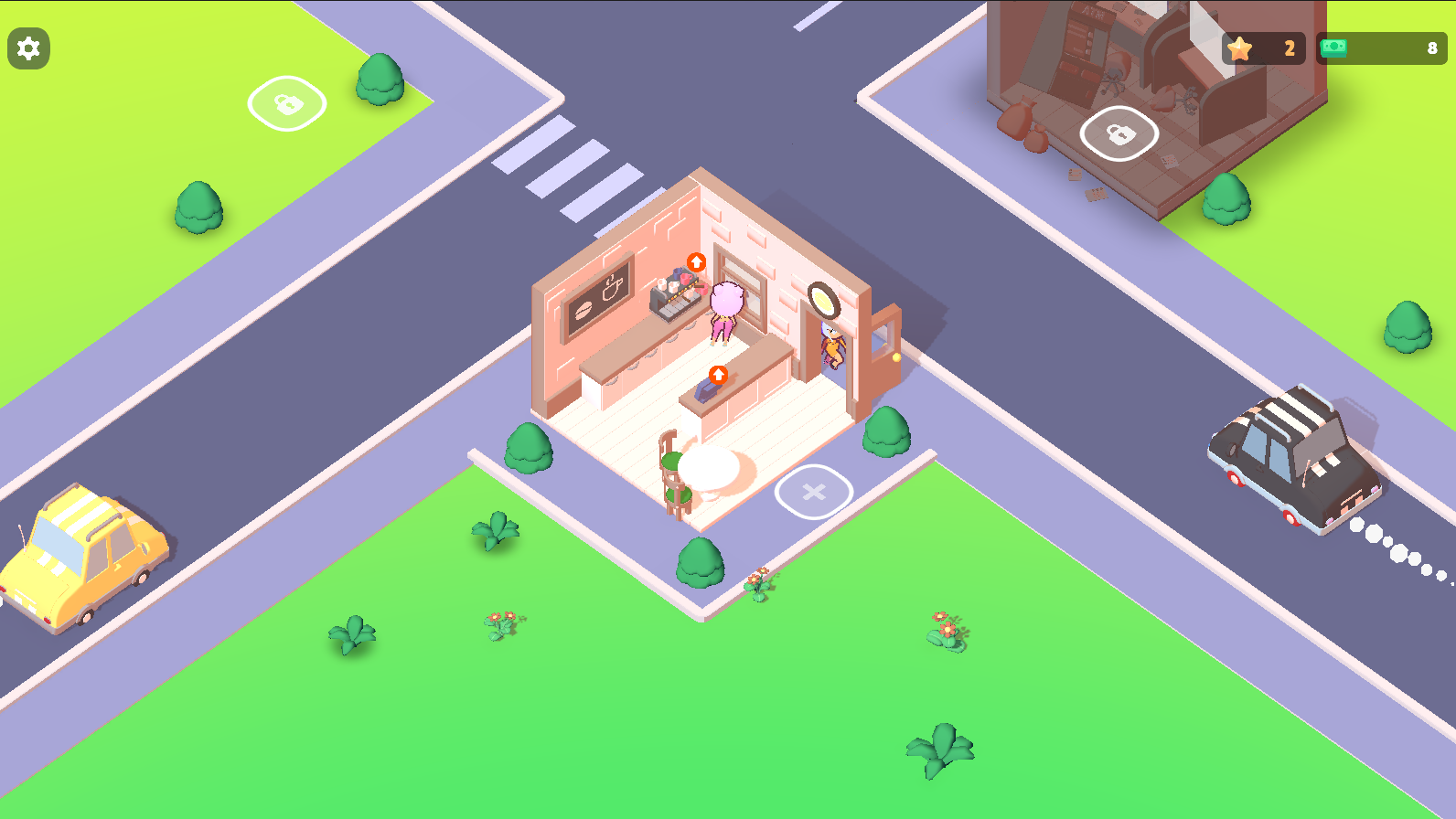Screen dimensions: 1456x819
Task: Tap the lock circle on the top-left lawn
Action: [x=286, y=103]
